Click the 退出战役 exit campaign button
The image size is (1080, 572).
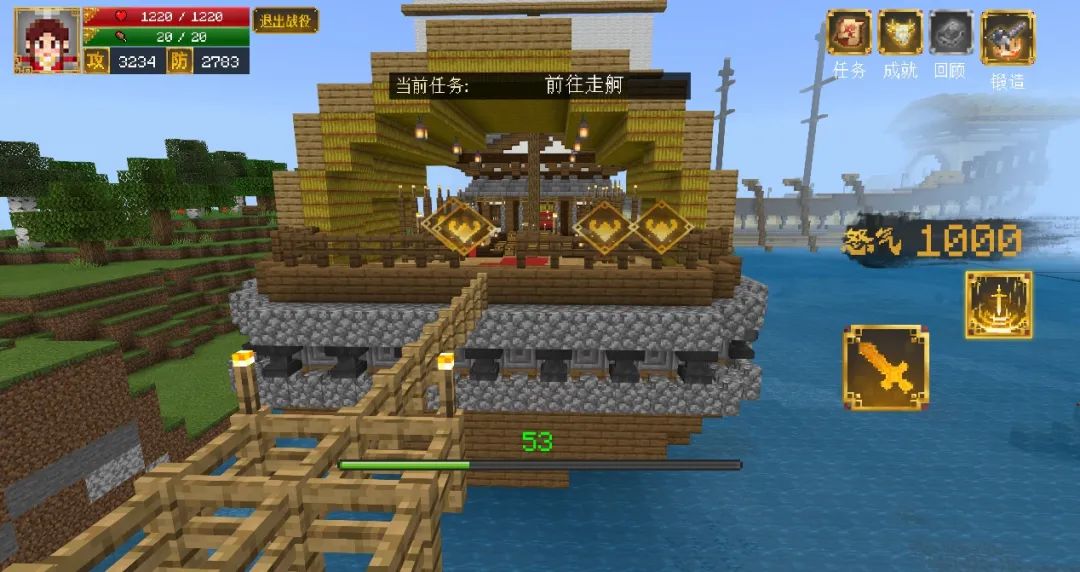coord(285,20)
